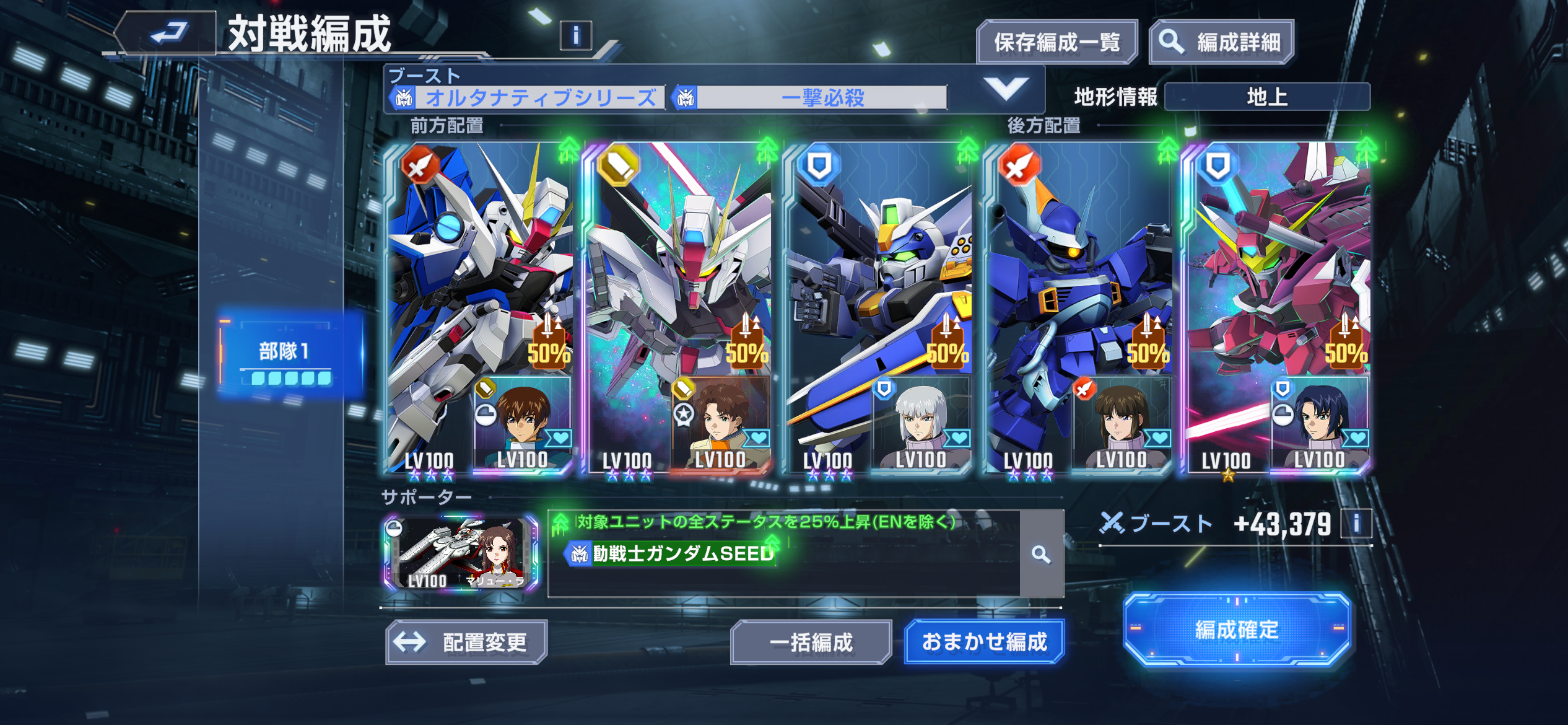The width and height of the screenshot is (1568, 725).
Task: Go back using the return arrow button
Action: coord(168,32)
